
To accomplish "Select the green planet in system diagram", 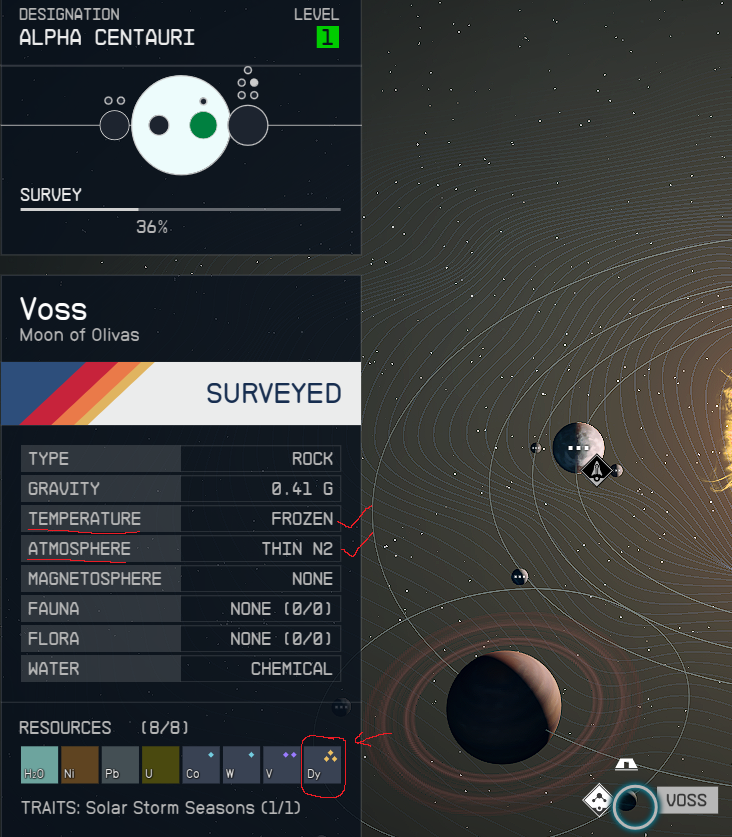I will [x=203, y=125].
